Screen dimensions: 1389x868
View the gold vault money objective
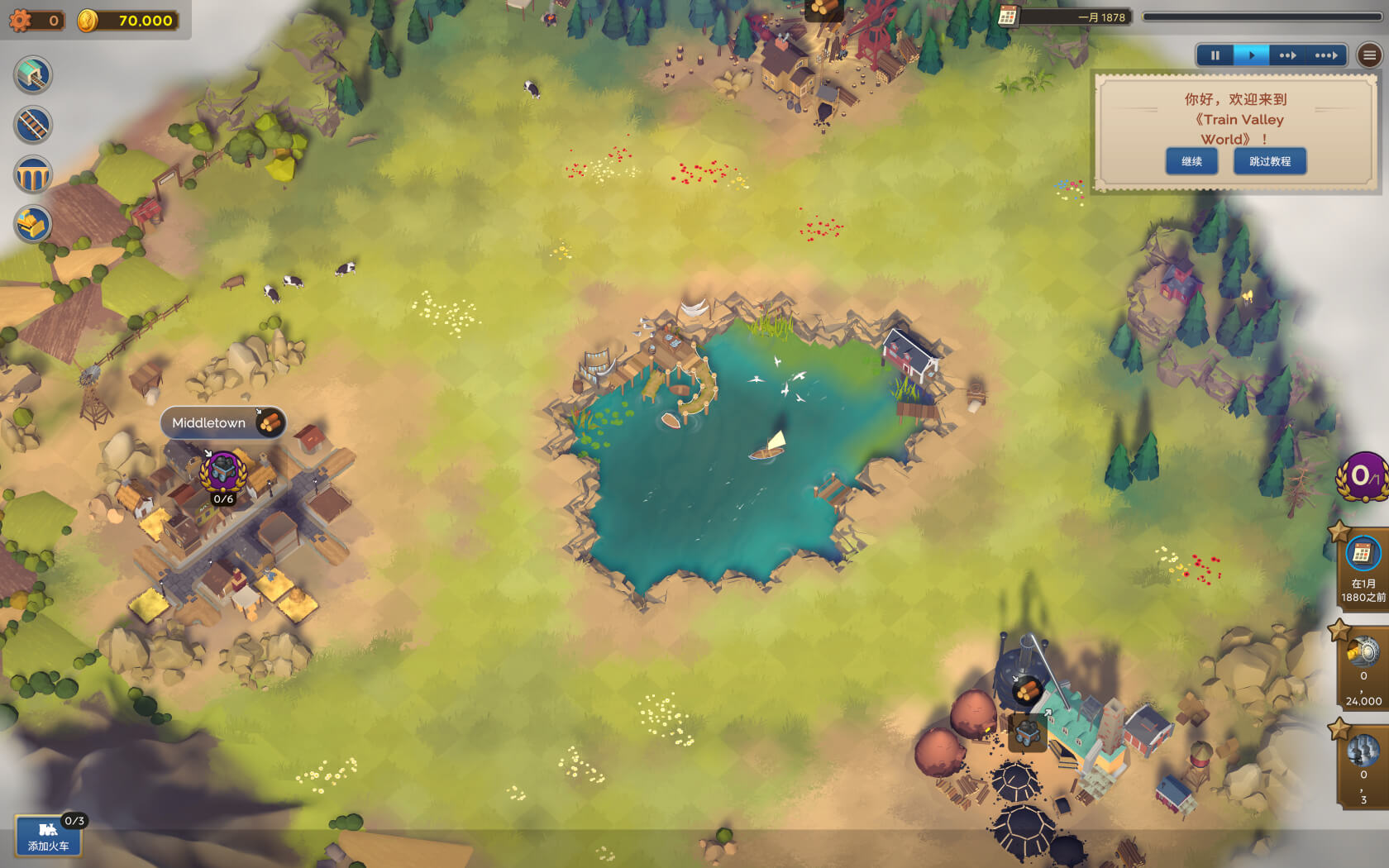[x=1363, y=670]
